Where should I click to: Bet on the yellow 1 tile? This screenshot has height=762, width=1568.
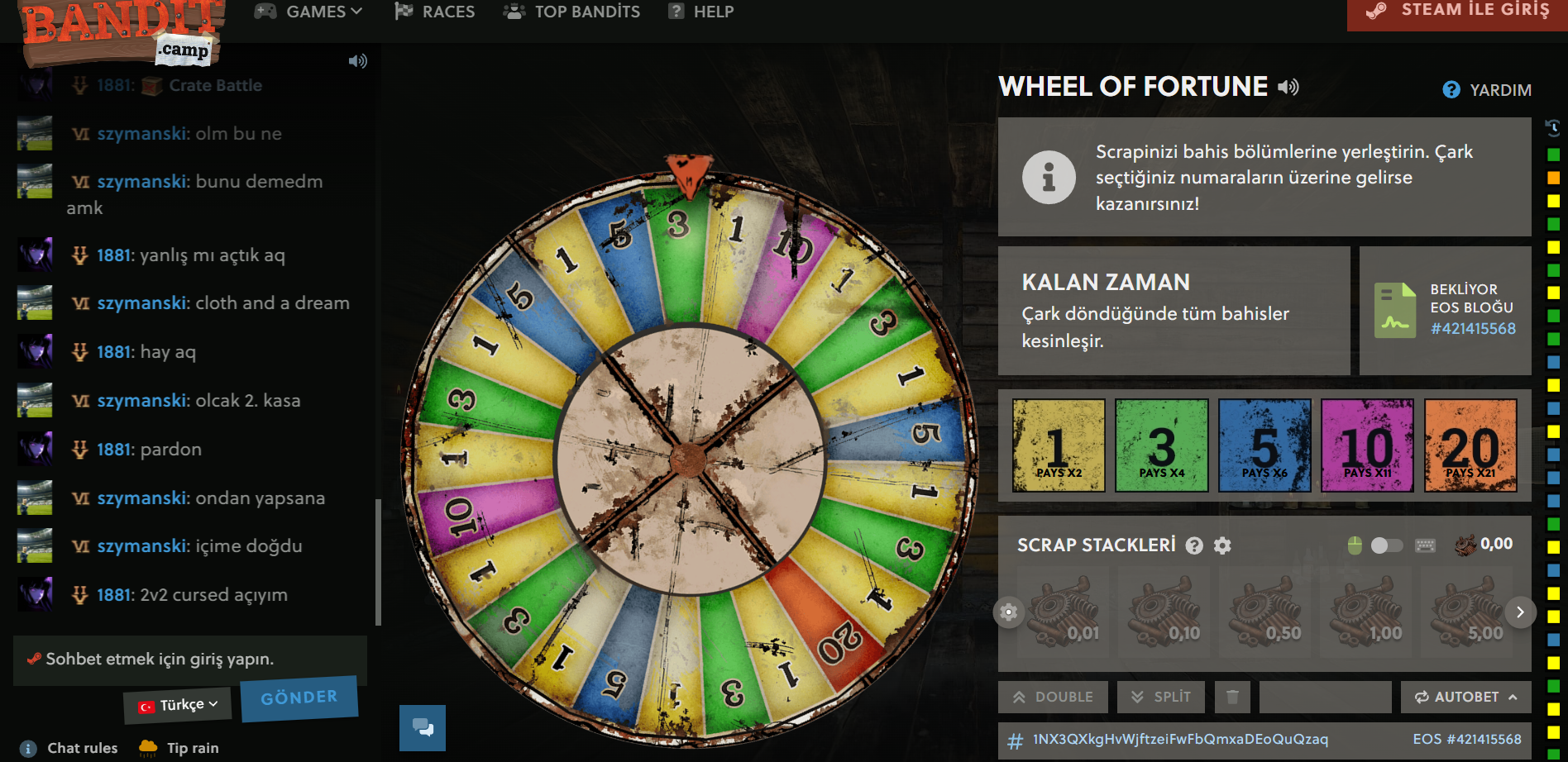coord(1059,445)
